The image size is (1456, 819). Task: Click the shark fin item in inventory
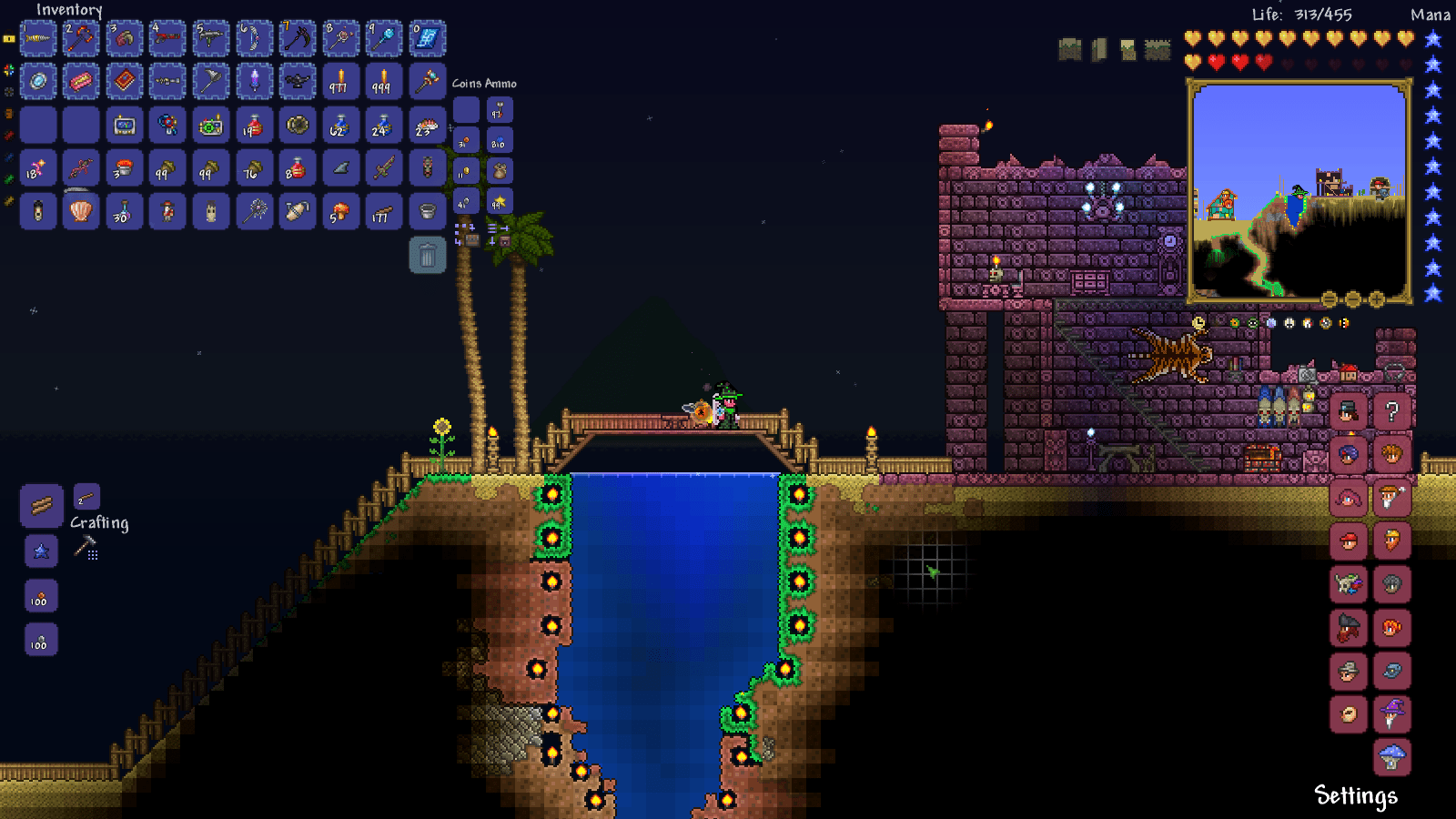coord(341,169)
